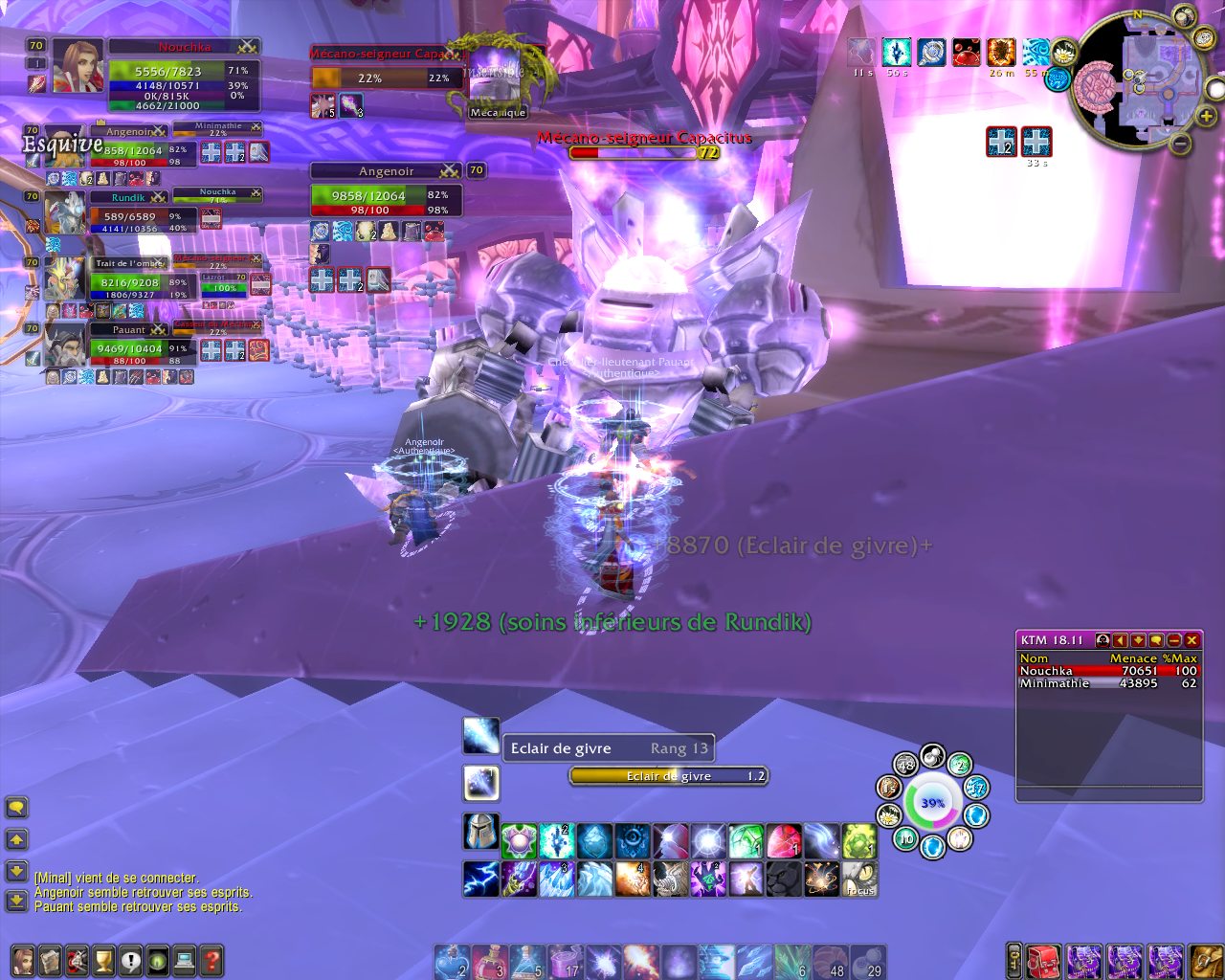
Task: Zoom out the minimap with minus button
Action: click(x=1181, y=144)
